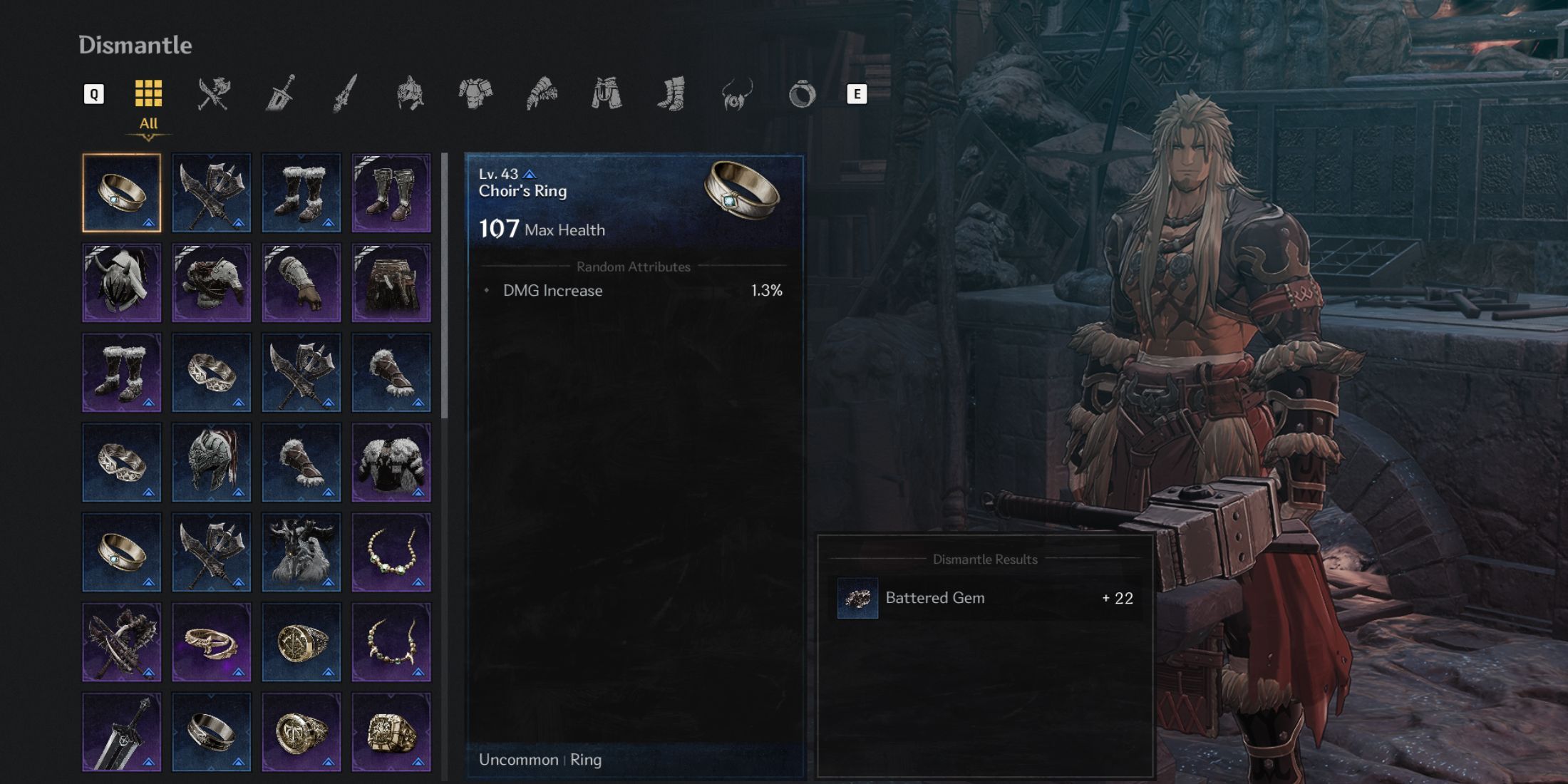Viewport: 1568px width, 784px height.
Task: Select the horned beast mask slot
Action: [x=301, y=552]
